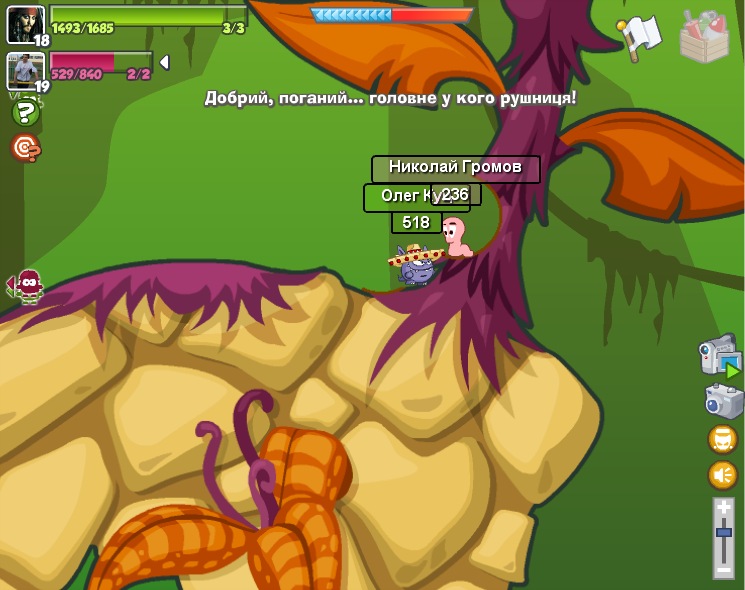The image size is (745, 590).
Task: Open the green question mark help
Action: coord(25,113)
